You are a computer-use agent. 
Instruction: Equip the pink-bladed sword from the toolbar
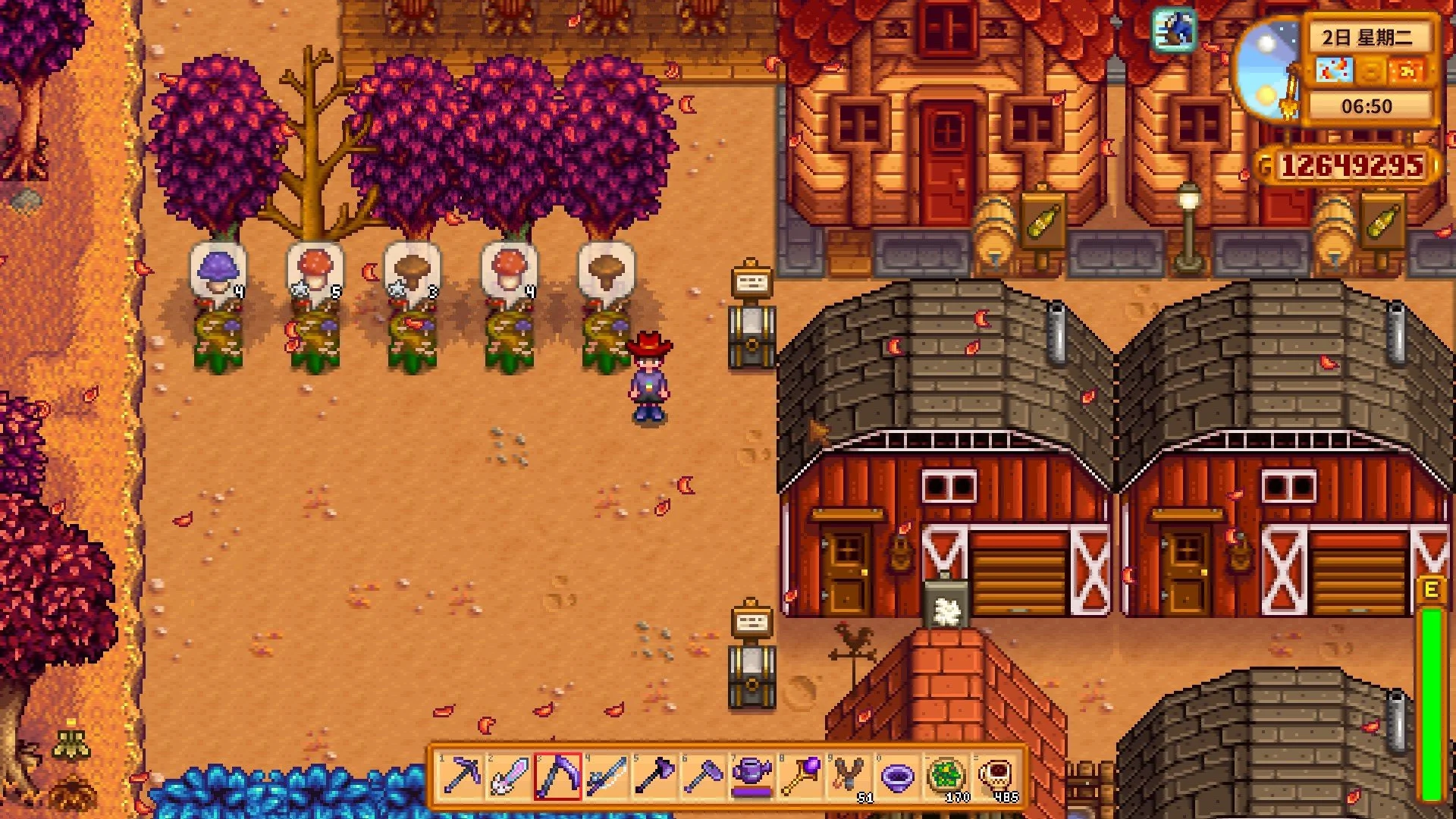tap(510, 777)
